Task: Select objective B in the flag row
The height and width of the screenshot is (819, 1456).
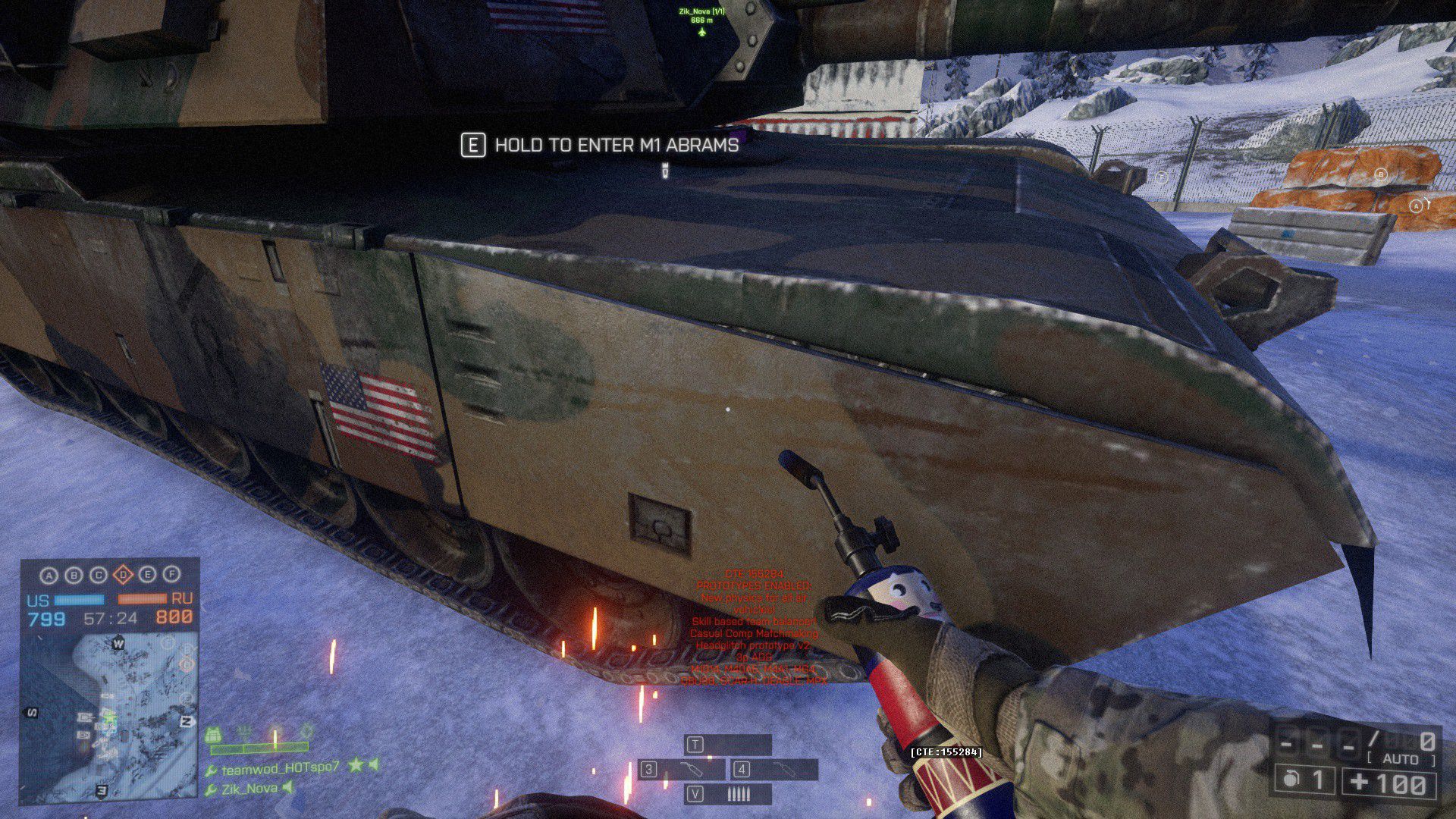Action: tap(74, 576)
